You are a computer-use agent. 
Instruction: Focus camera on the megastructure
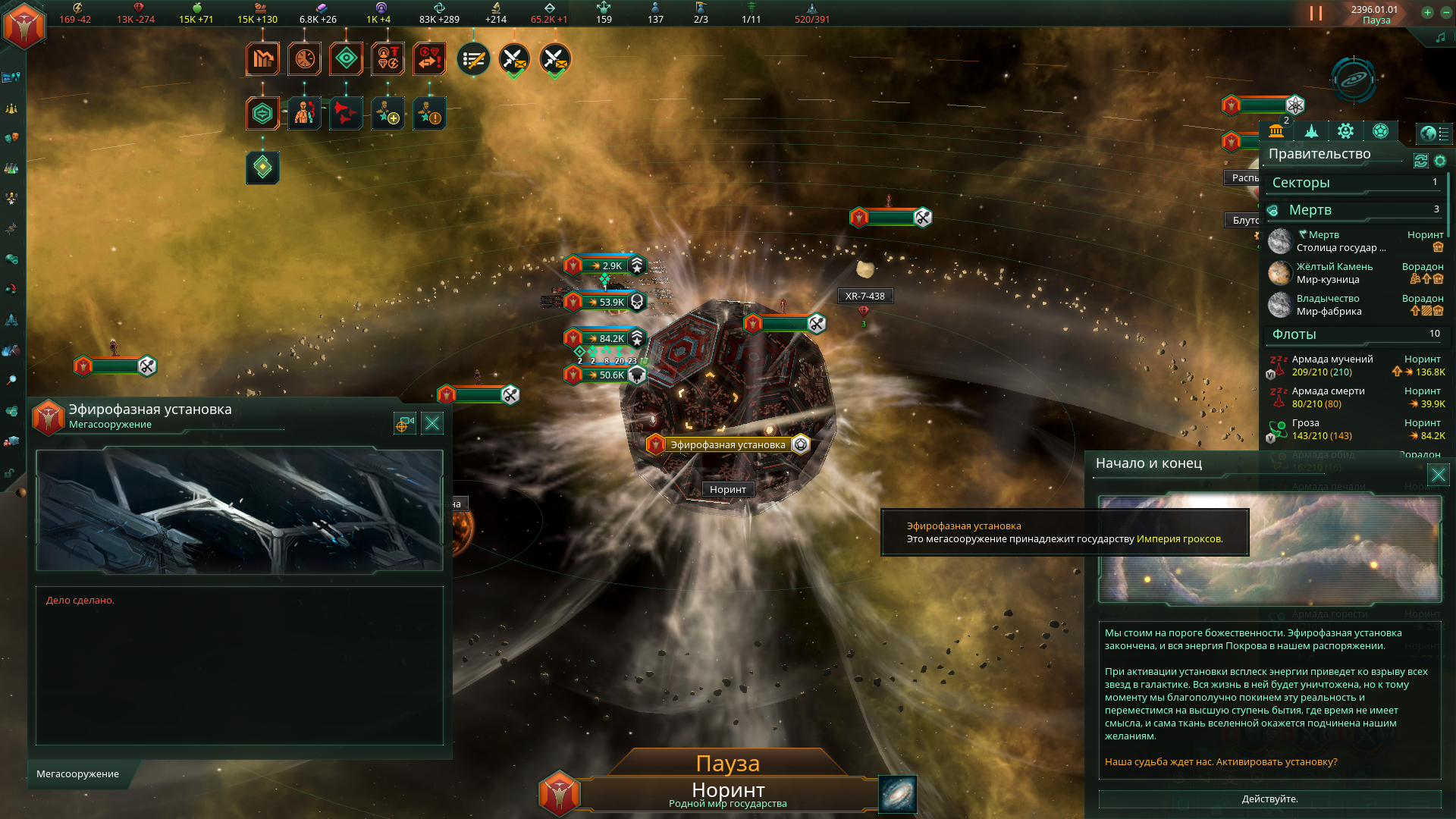coord(404,423)
